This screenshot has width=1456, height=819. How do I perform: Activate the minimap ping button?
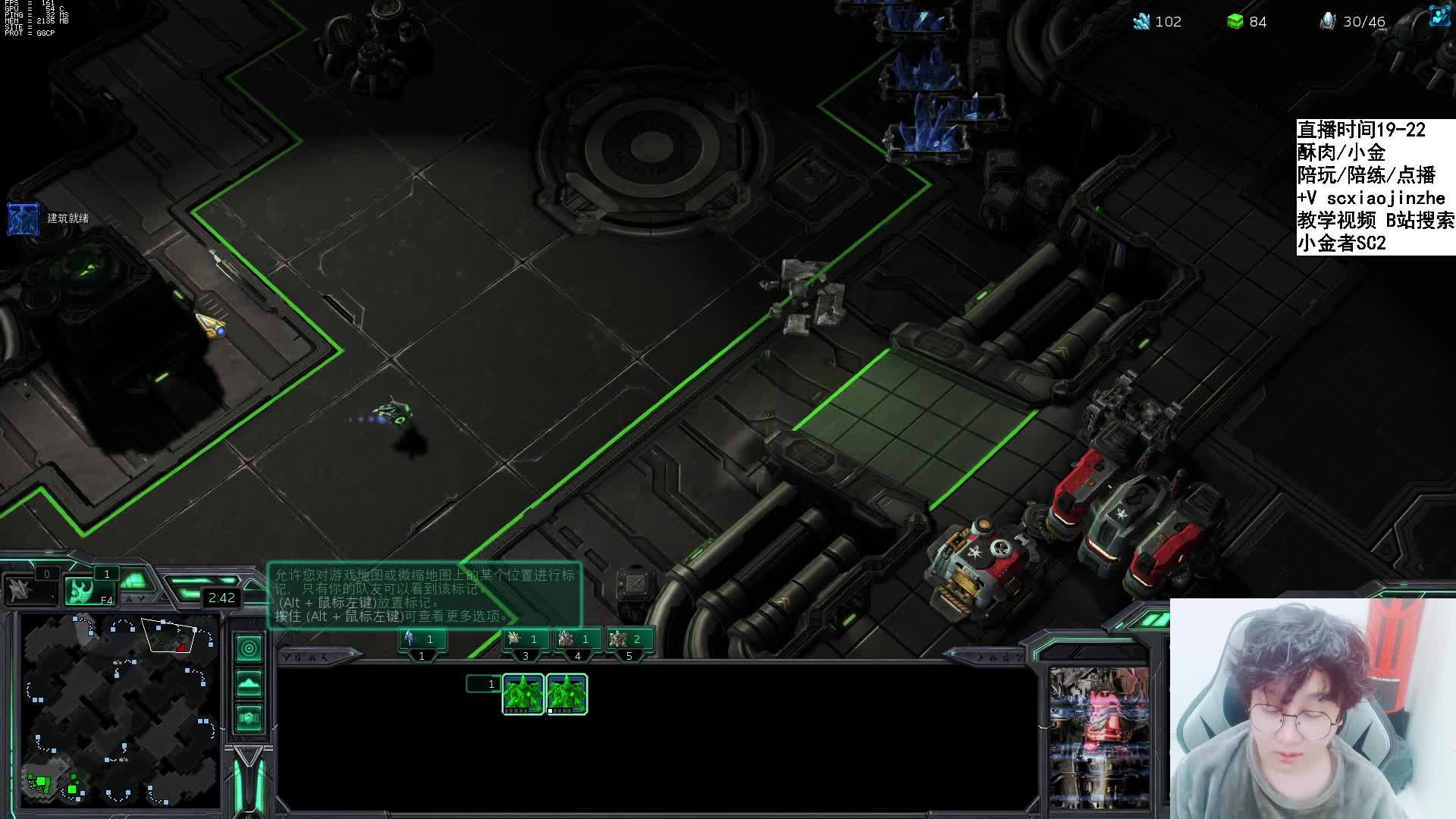249,648
